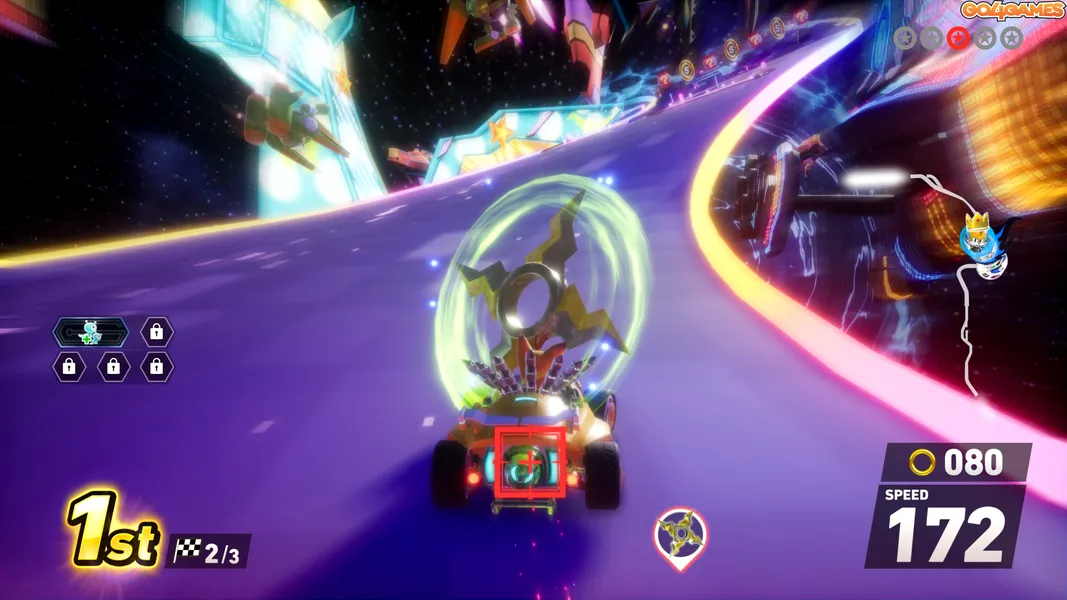Select the collected red star ring medal
Screen dimensions: 1067x600
(x=958, y=38)
